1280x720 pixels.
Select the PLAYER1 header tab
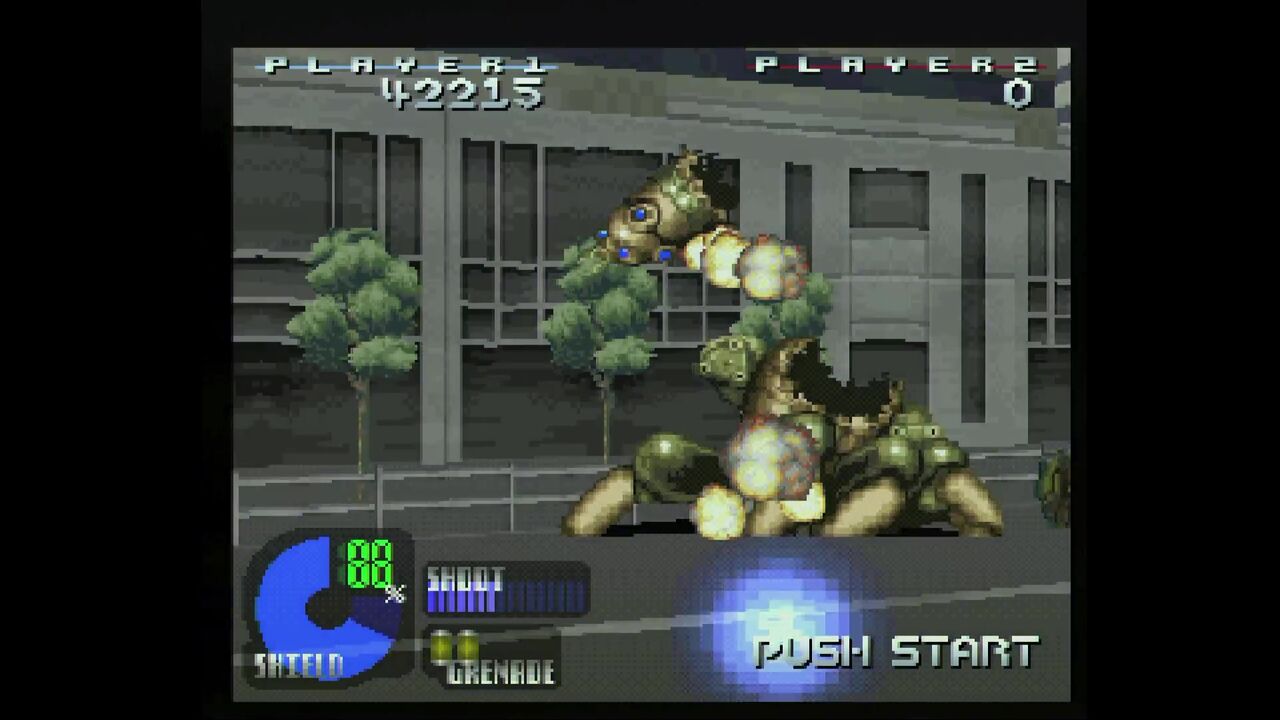click(400, 66)
